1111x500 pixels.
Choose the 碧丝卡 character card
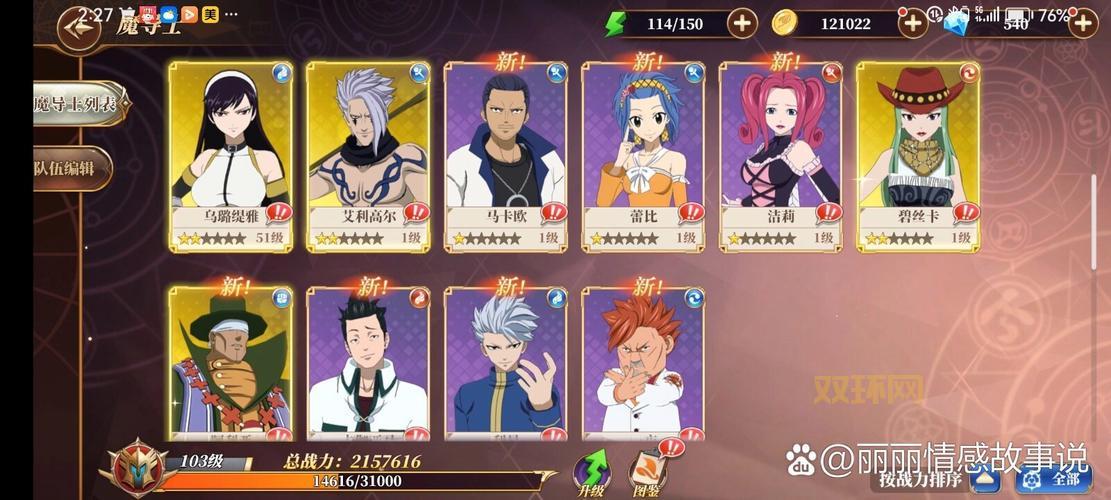point(918,155)
